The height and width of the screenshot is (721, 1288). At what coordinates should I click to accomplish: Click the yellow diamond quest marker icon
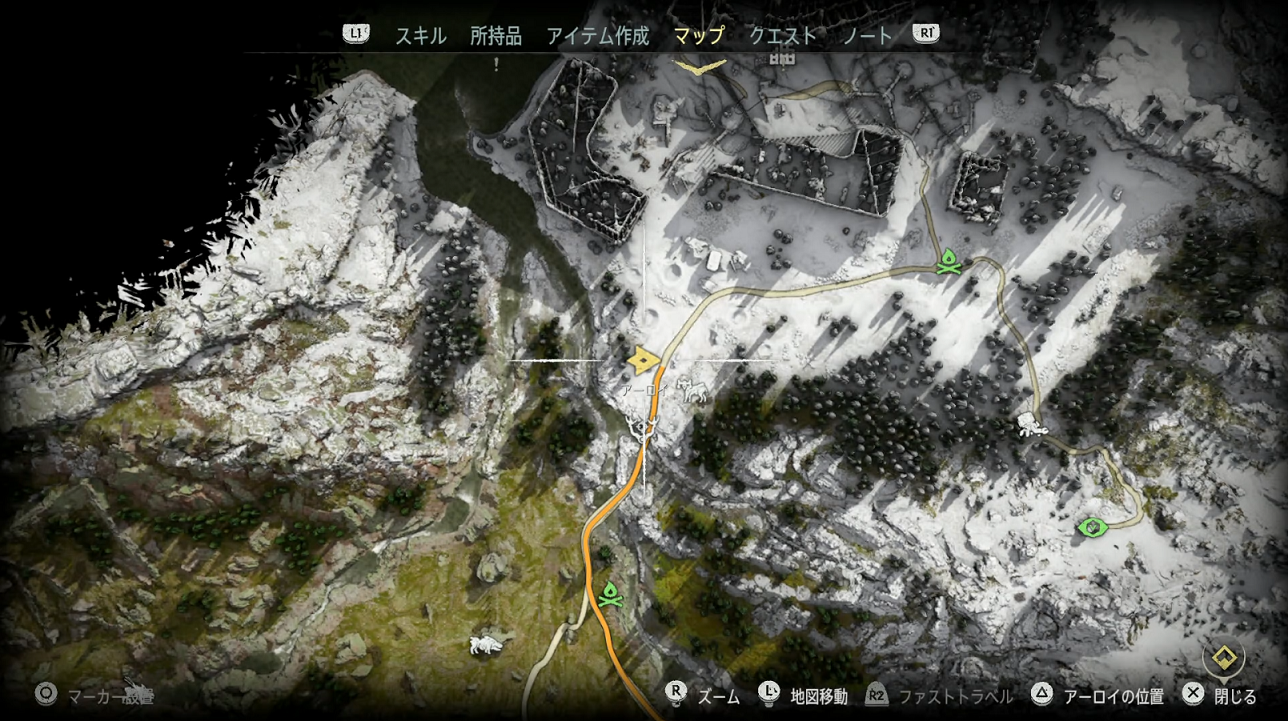[x=1221, y=659]
